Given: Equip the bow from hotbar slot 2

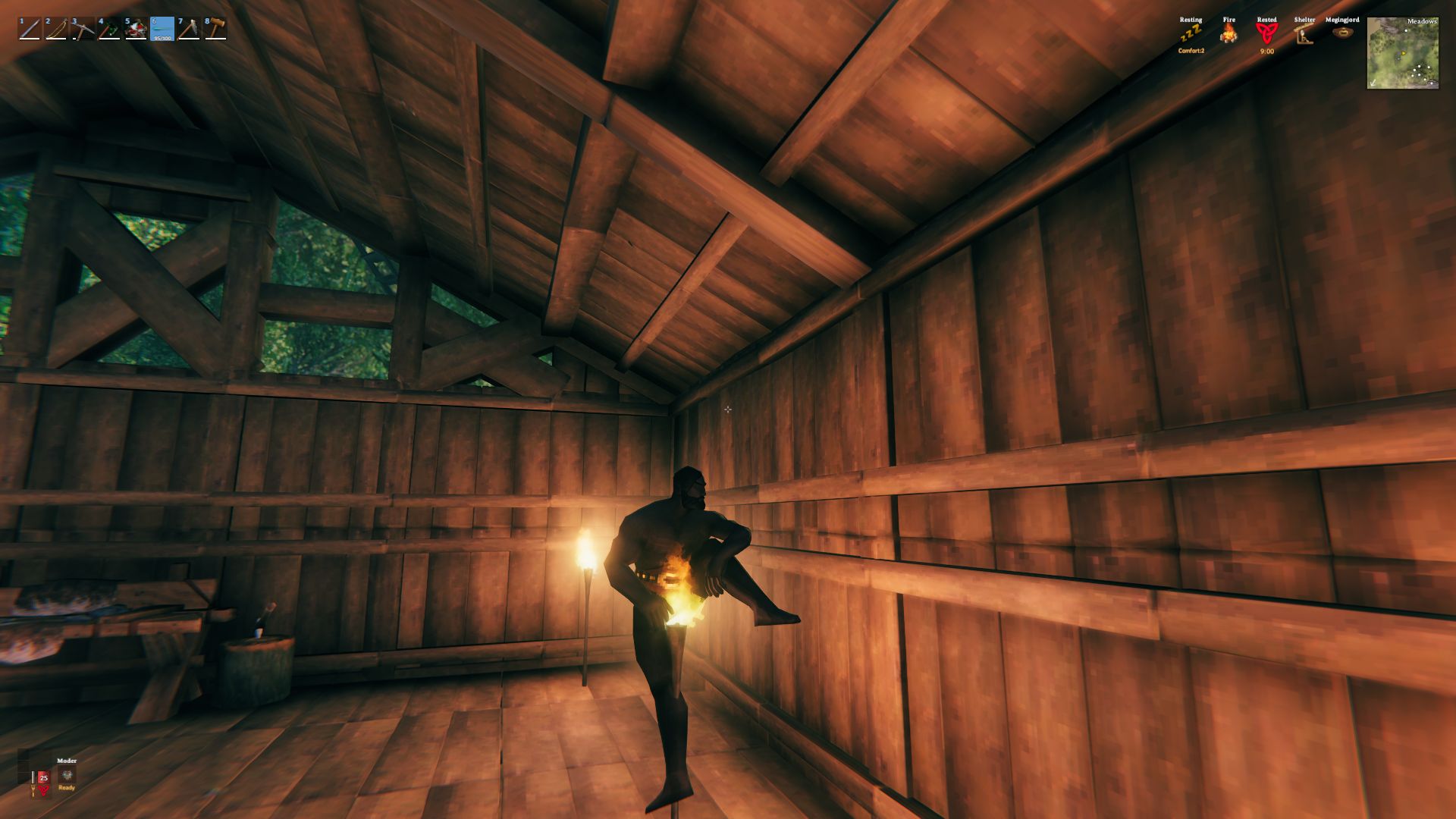Looking at the screenshot, I should [55, 29].
